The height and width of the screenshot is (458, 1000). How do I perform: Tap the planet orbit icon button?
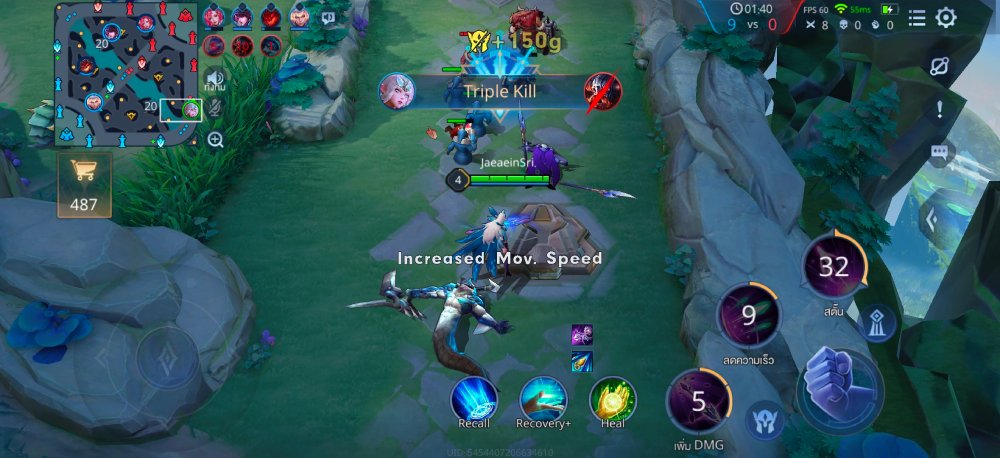[x=938, y=68]
